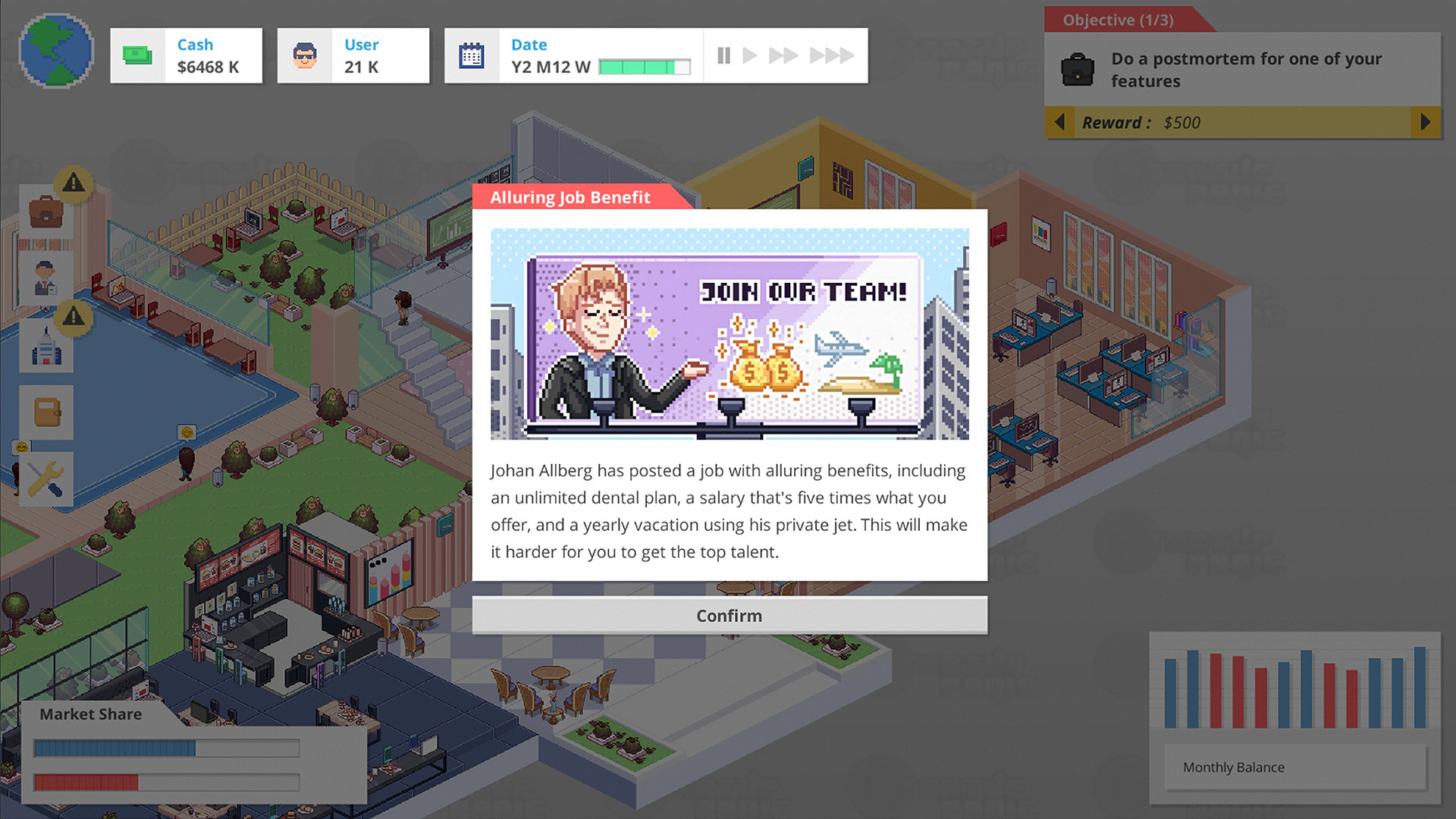This screenshot has width=1456, height=819.
Task: Click the calendar icon next to the Date
Action: (x=472, y=55)
